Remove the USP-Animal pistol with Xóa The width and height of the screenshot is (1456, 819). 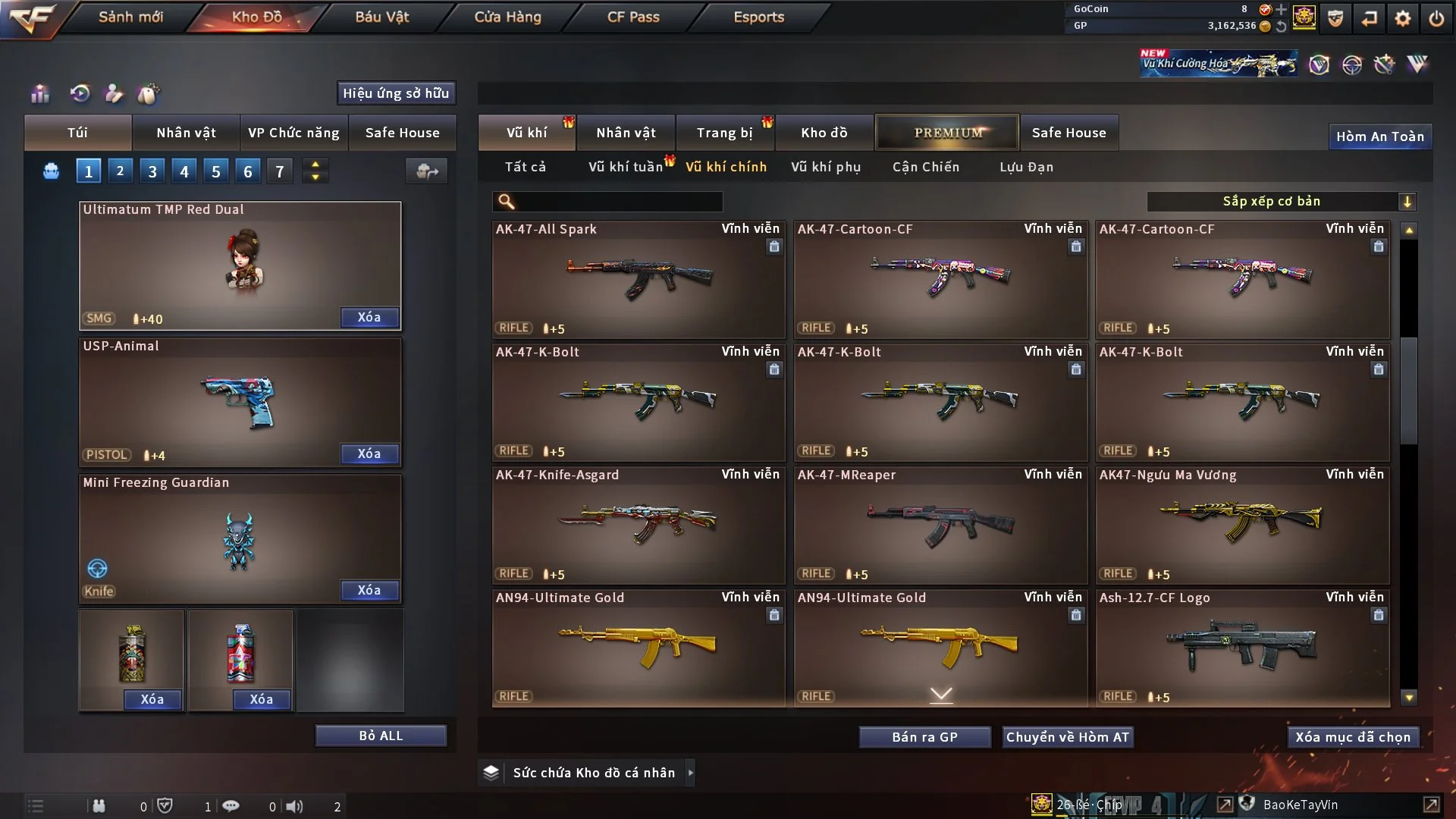click(369, 453)
